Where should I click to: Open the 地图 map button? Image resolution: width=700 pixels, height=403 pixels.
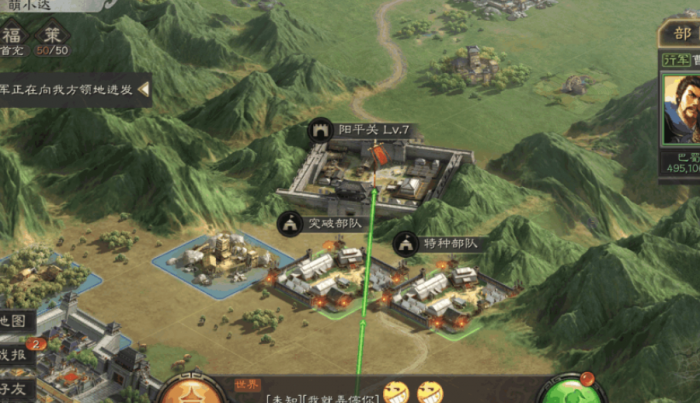pyautogui.click(x=16, y=321)
